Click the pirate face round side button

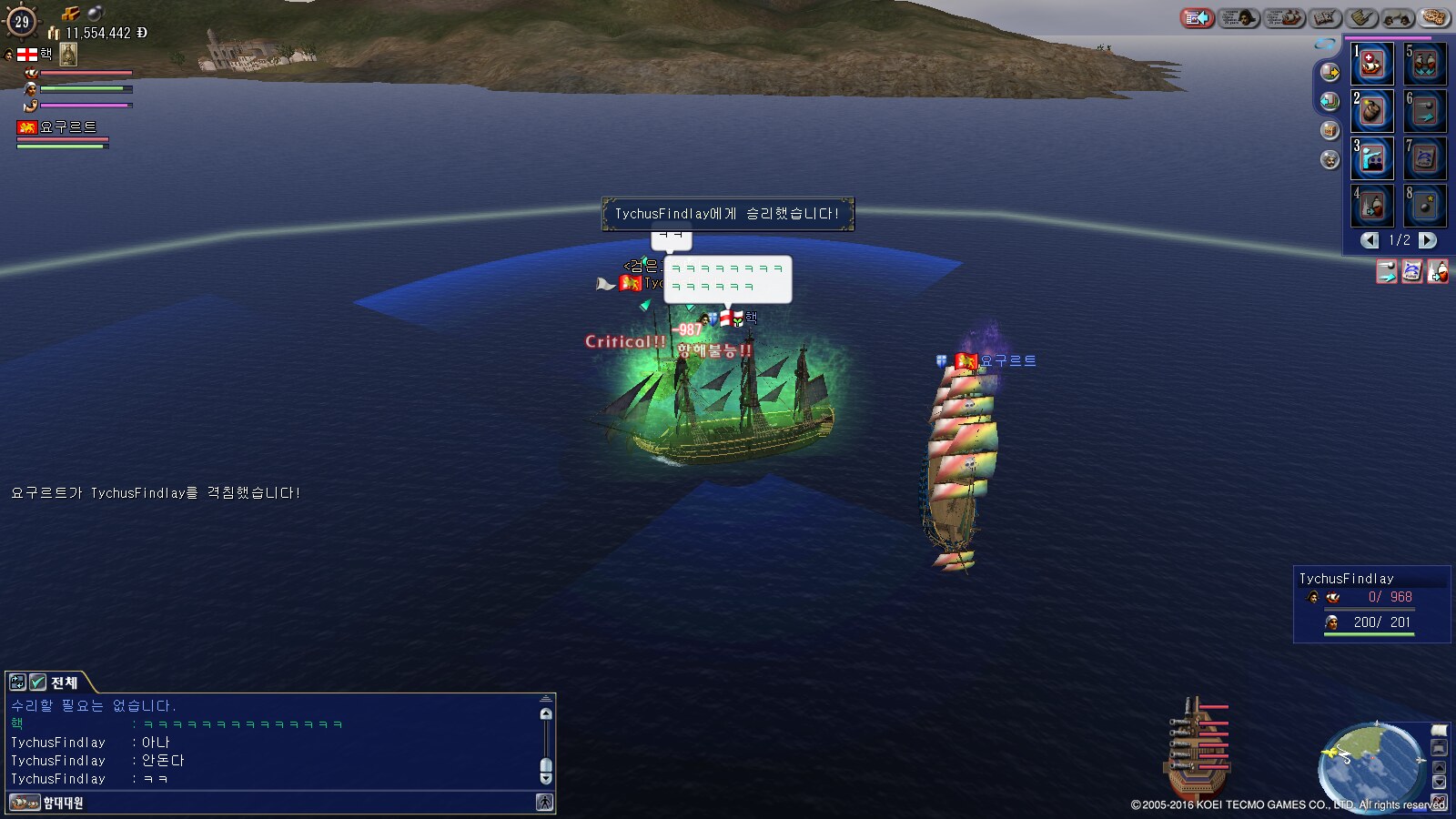pos(1330,160)
